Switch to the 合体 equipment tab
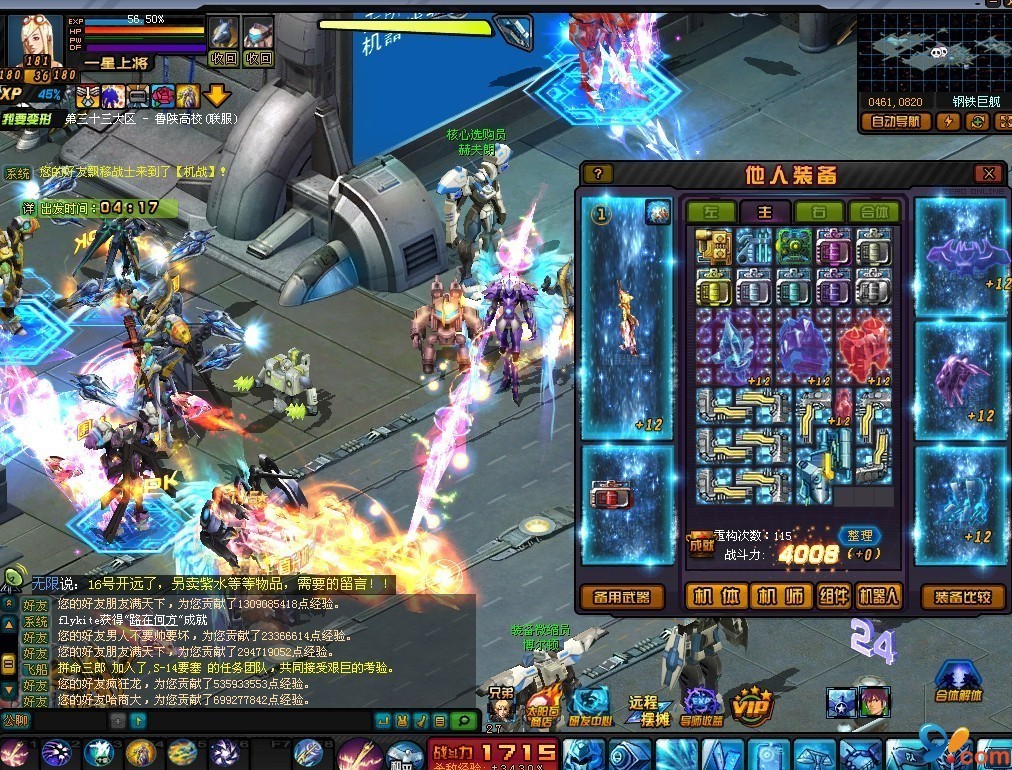The width and height of the screenshot is (1012, 770). tap(873, 212)
